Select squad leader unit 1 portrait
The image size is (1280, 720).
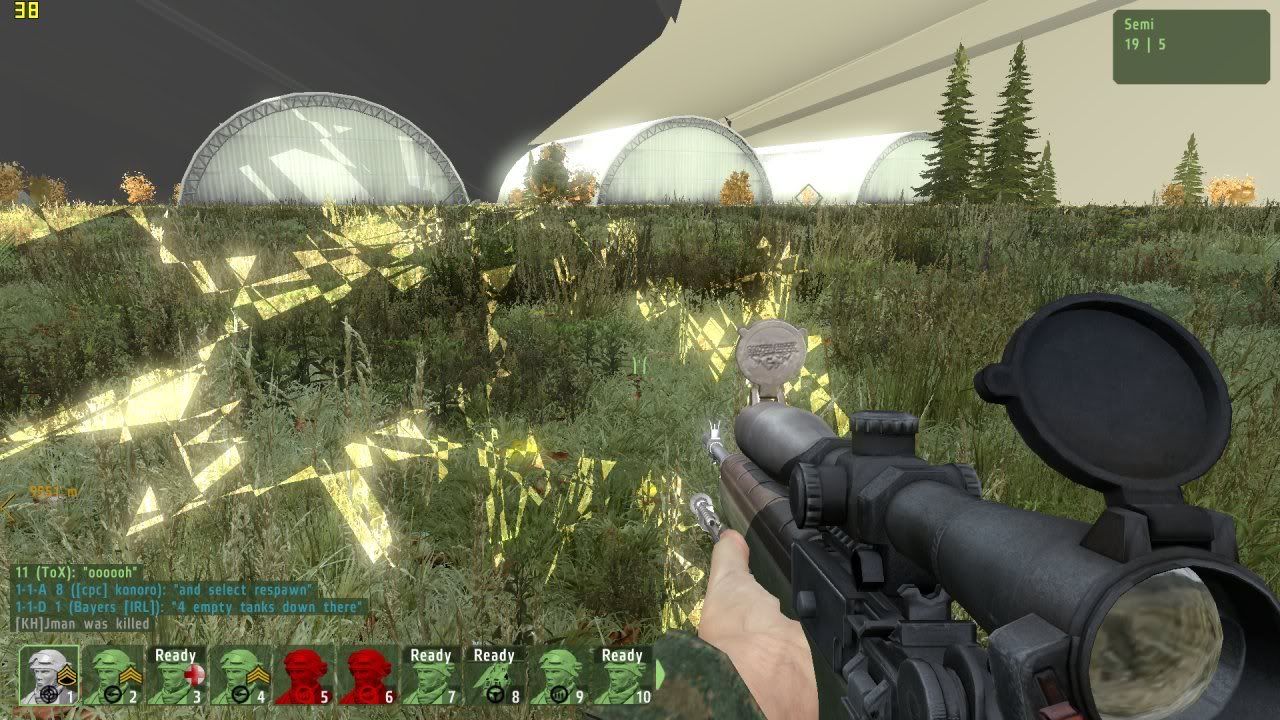(x=49, y=676)
